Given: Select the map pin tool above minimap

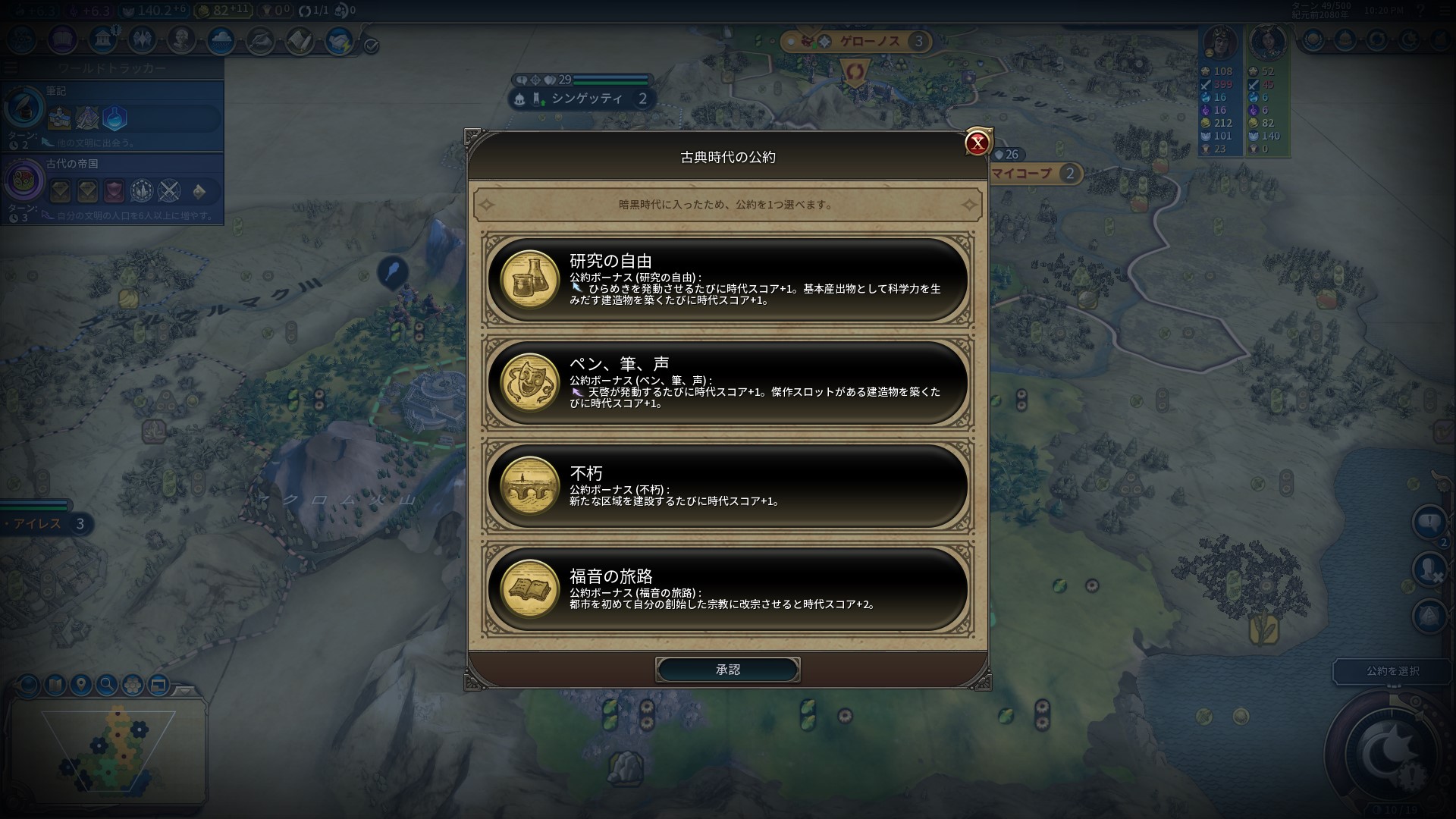Looking at the screenshot, I should [81, 685].
